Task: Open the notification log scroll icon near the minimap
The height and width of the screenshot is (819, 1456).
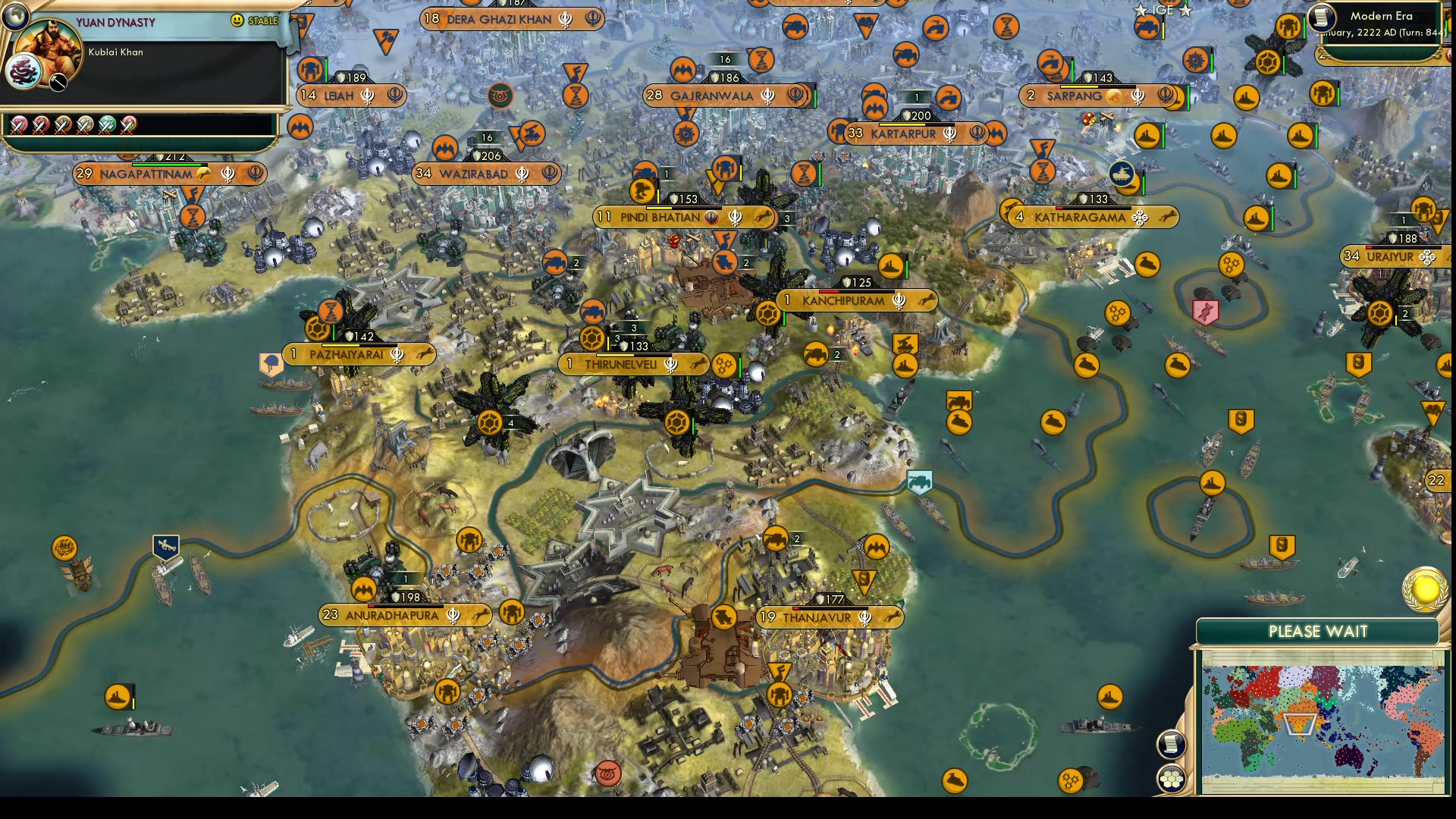Action: pos(1170,744)
